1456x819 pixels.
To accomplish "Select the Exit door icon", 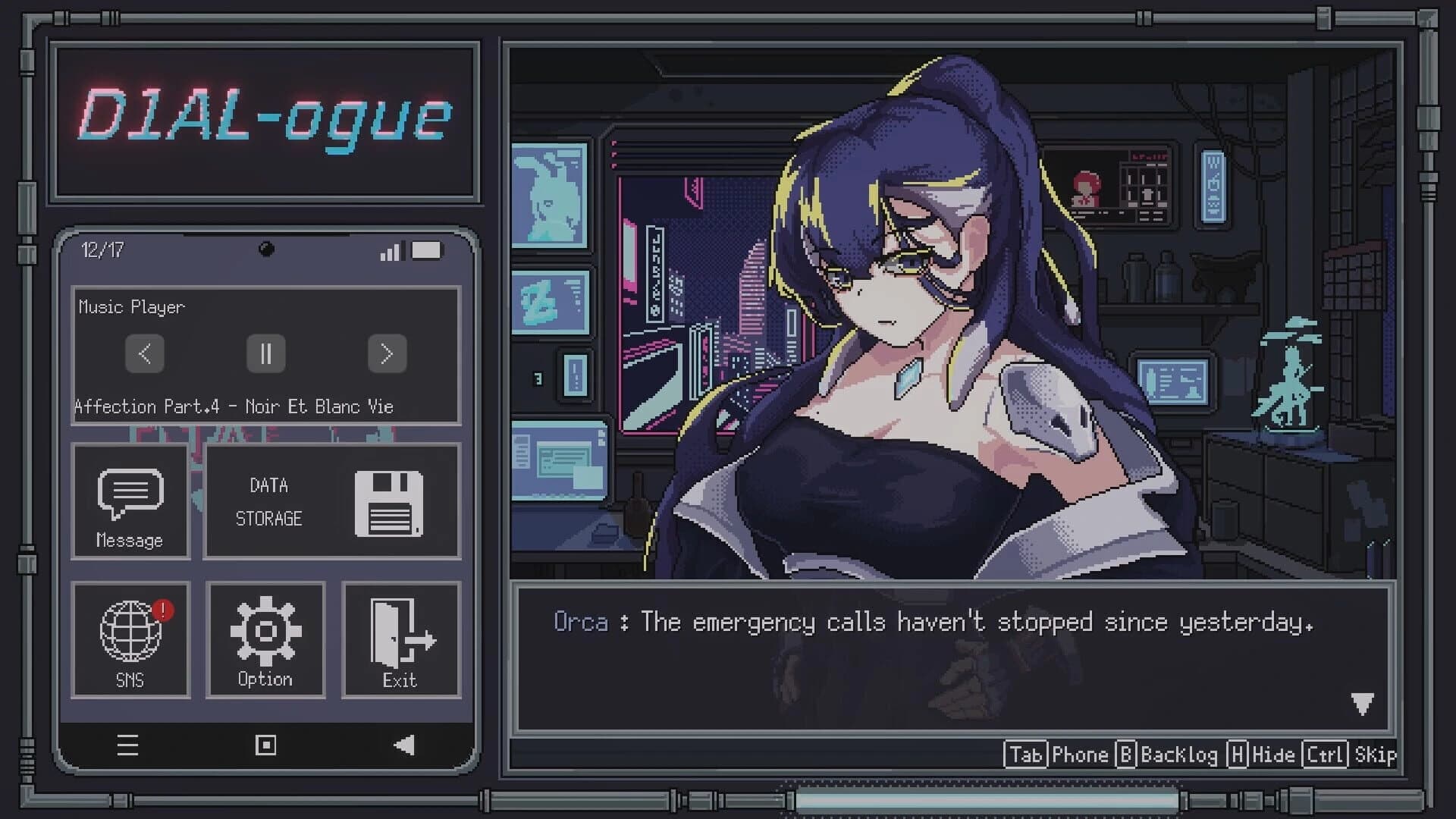I will pyautogui.click(x=400, y=639).
